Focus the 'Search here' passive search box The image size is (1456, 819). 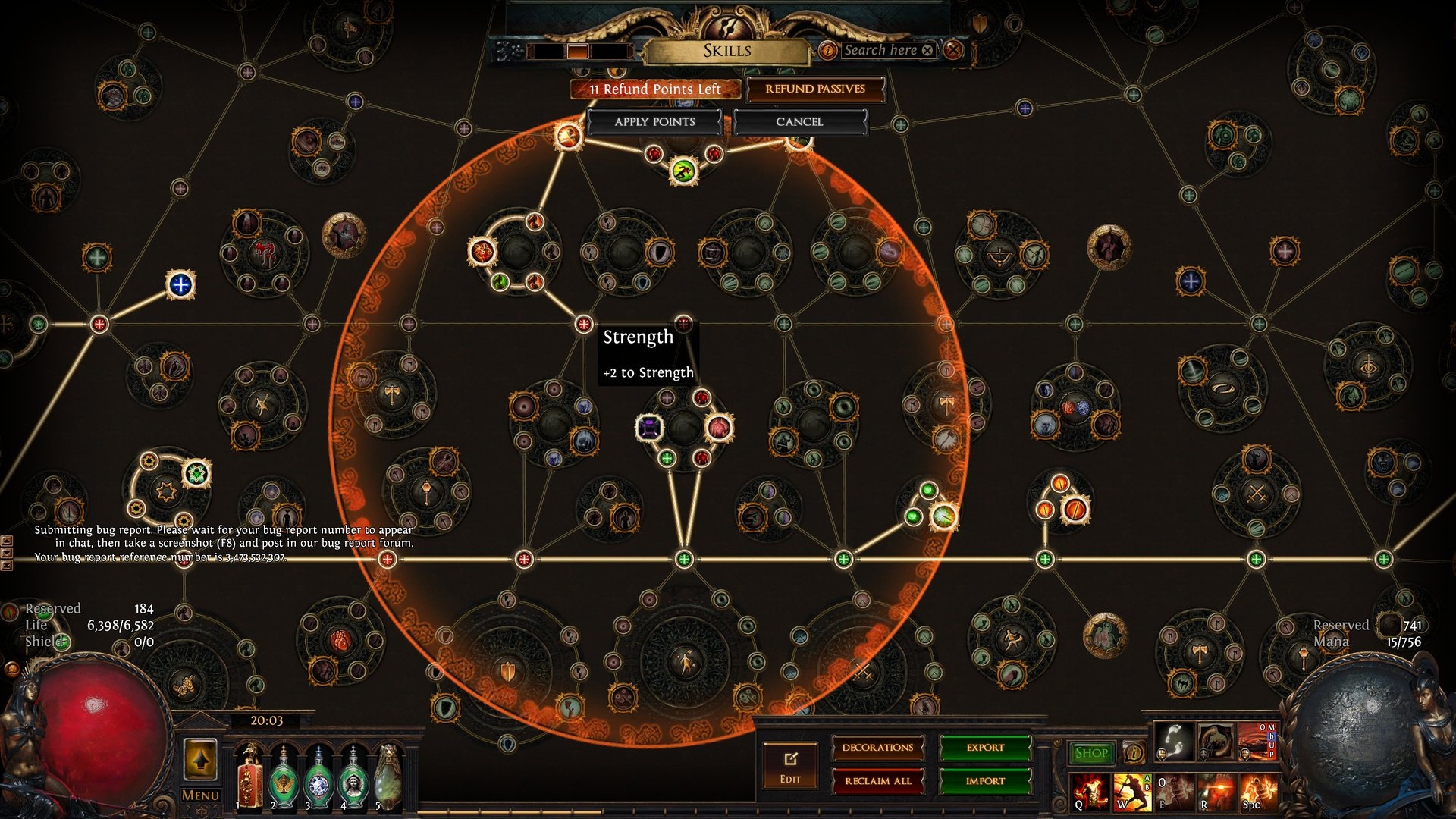coord(880,51)
